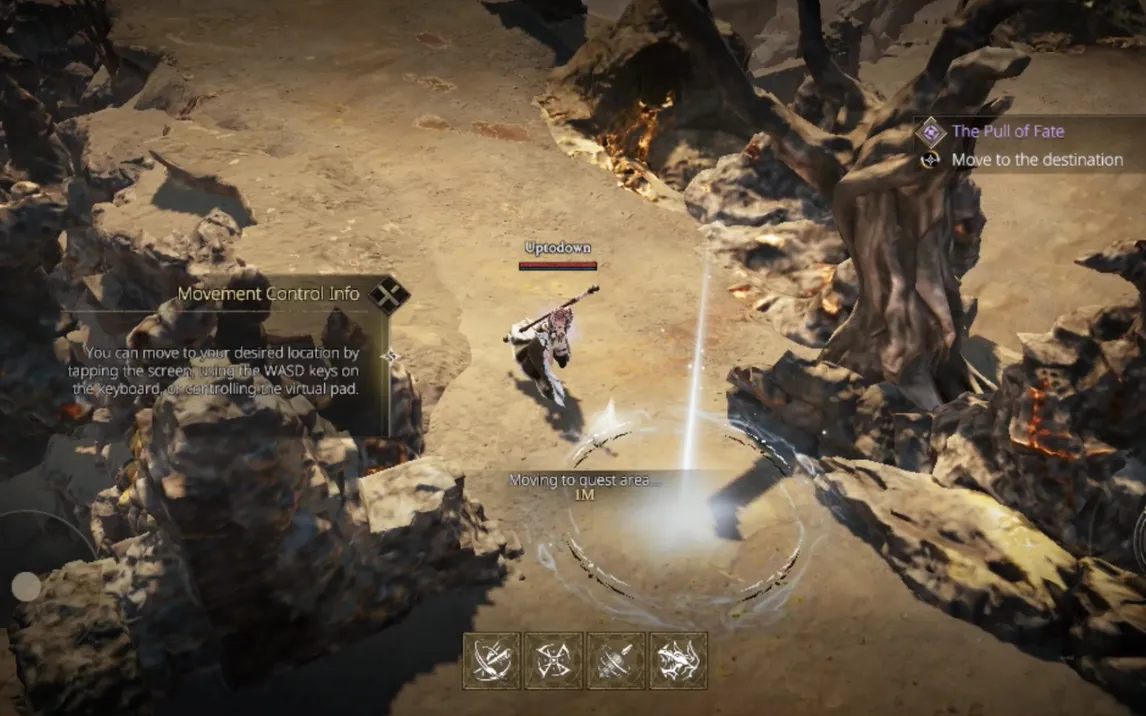Open The Pull of Fate quest tracker
1146x716 pixels.
pyautogui.click(x=1007, y=131)
